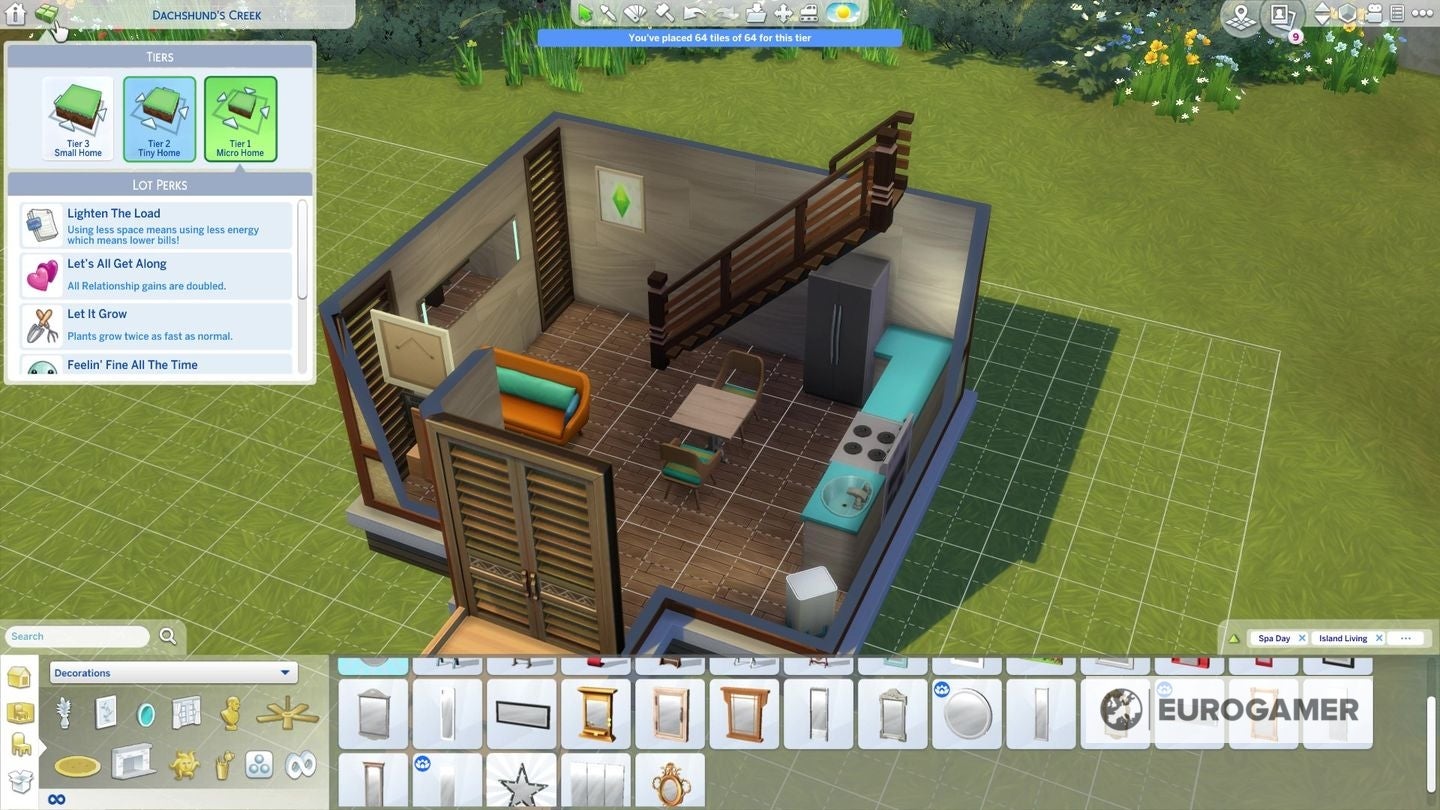The width and height of the screenshot is (1440, 810).
Task: Toggle wall view with the cube icon
Action: (x=1347, y=14)
